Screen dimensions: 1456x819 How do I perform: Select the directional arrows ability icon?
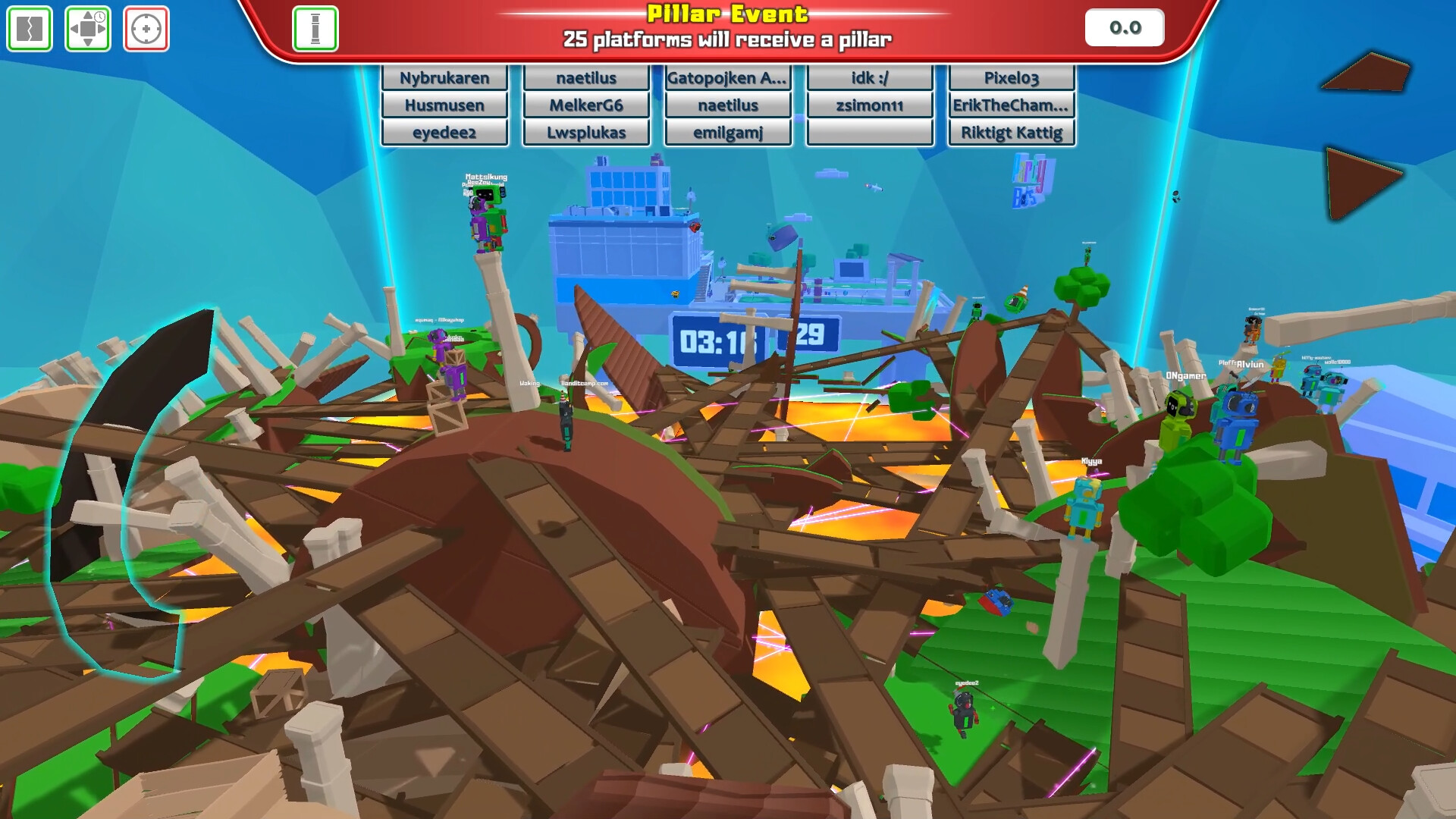pos(88,29)
